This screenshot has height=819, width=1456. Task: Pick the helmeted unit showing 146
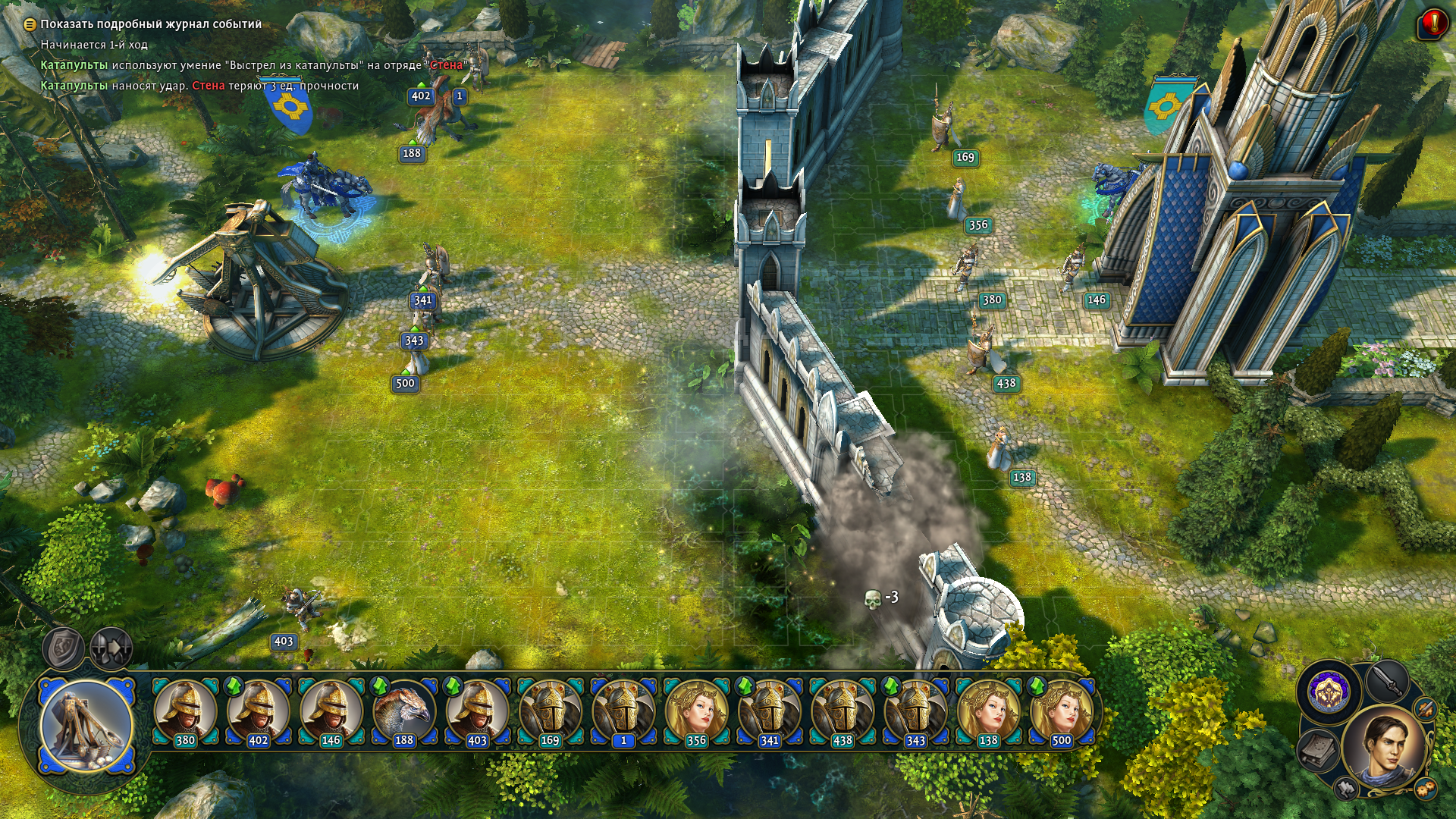click(331, 712)
